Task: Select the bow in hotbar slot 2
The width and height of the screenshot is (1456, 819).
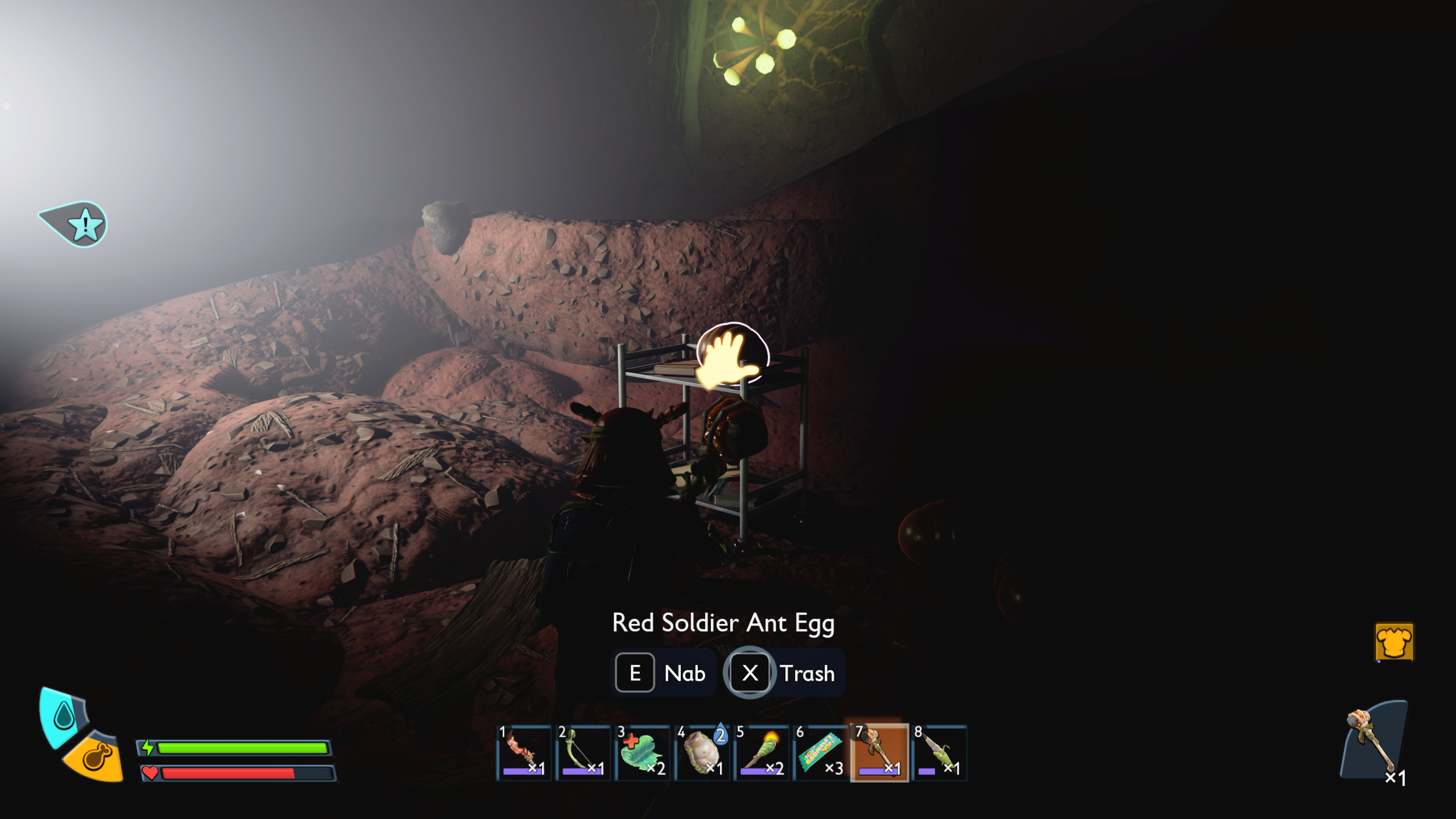Action: tap(584, 751)
